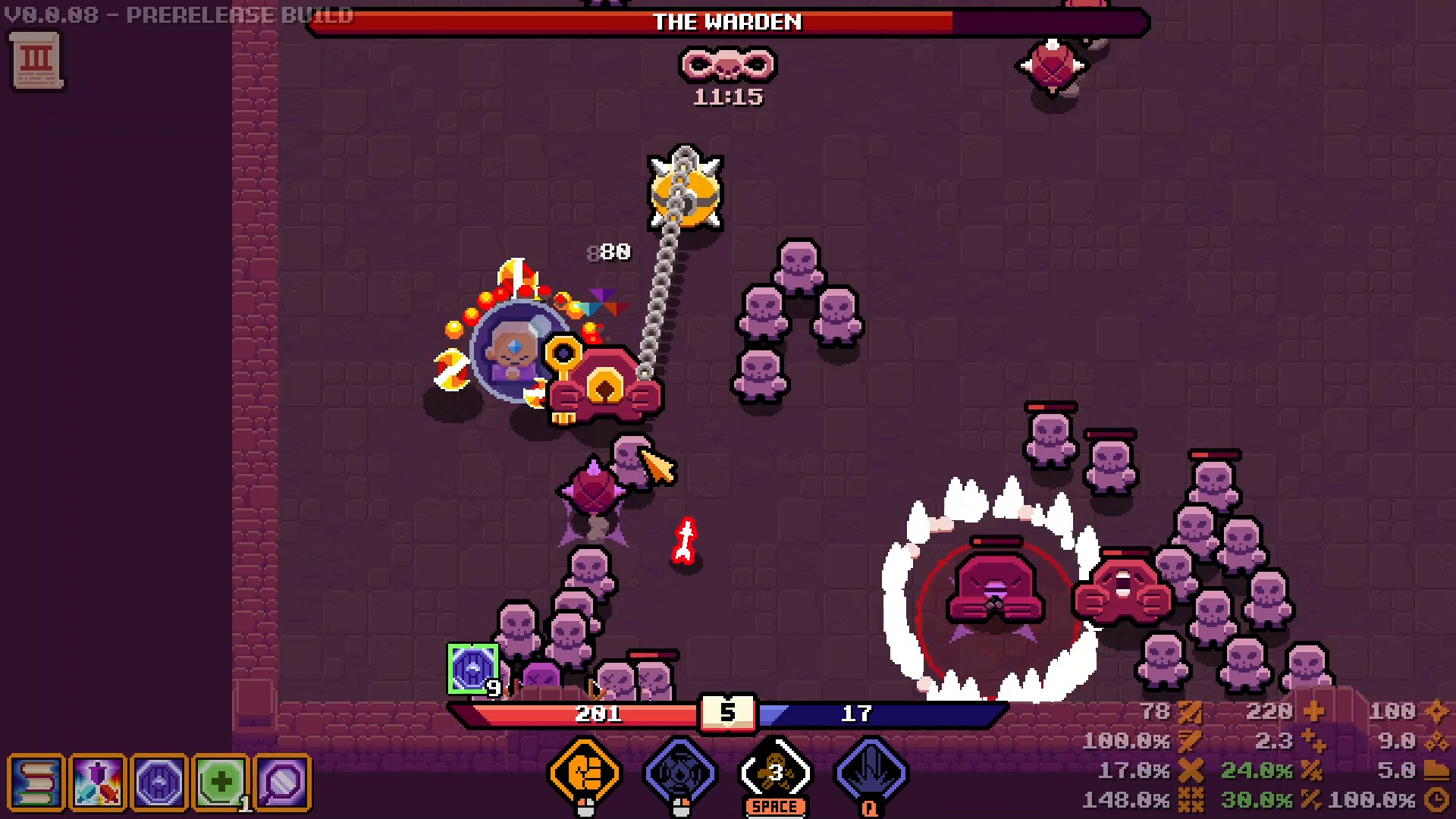Trigger the SPACE dodge ability with 3 charges
This screenshot has height=819, width=1456.
775,773
